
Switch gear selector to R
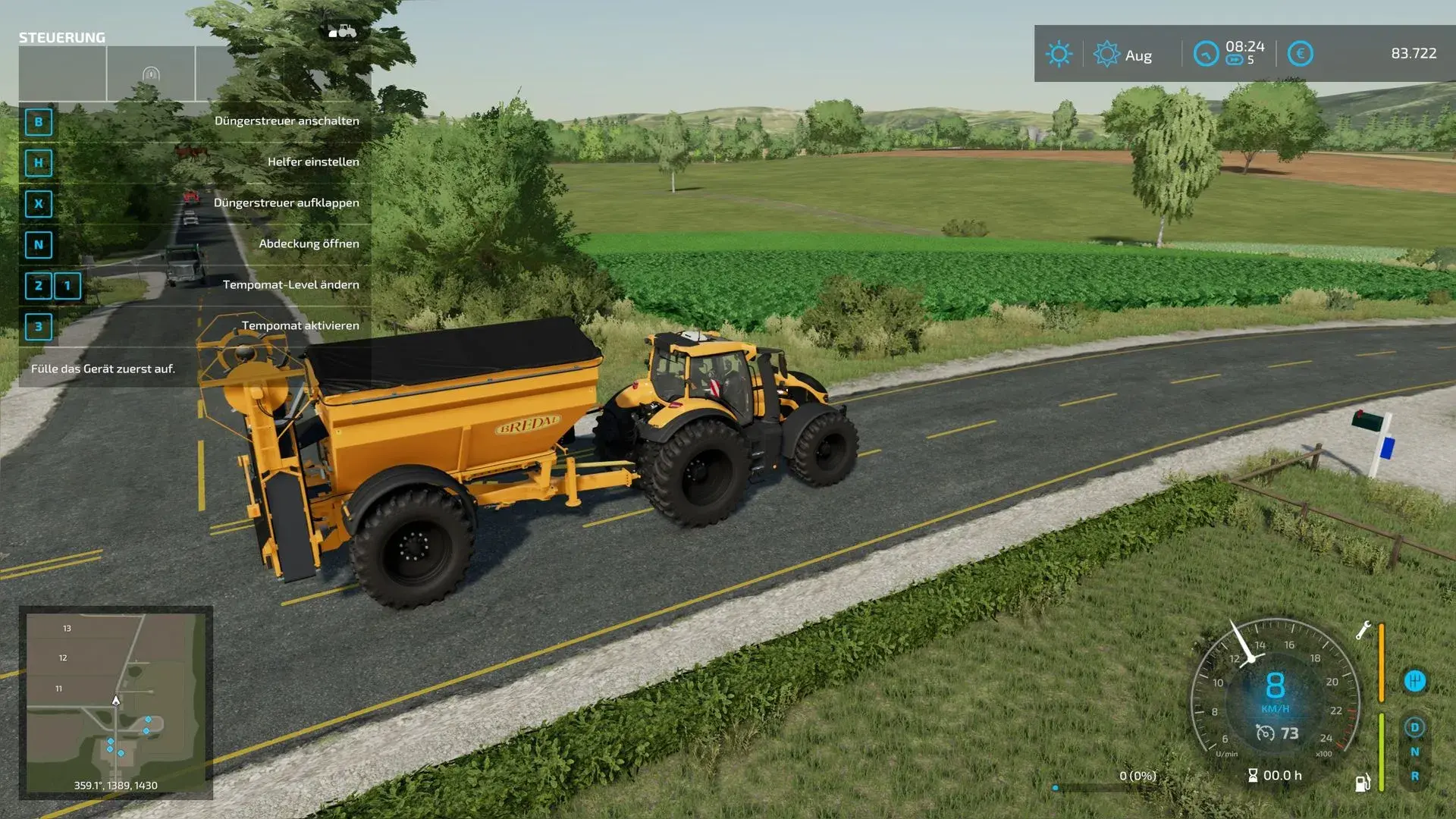pos(1414,777)
